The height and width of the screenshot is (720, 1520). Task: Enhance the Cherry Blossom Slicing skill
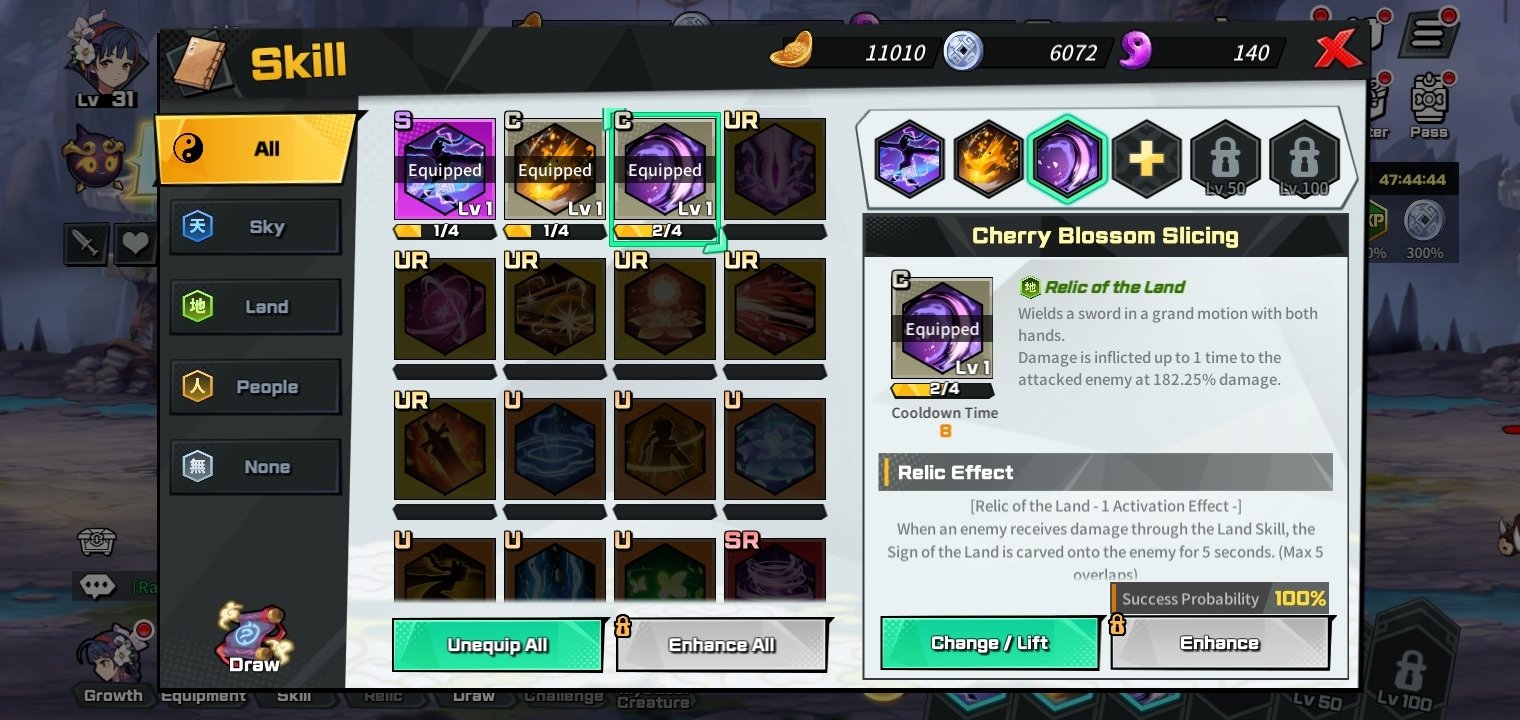1219,643
